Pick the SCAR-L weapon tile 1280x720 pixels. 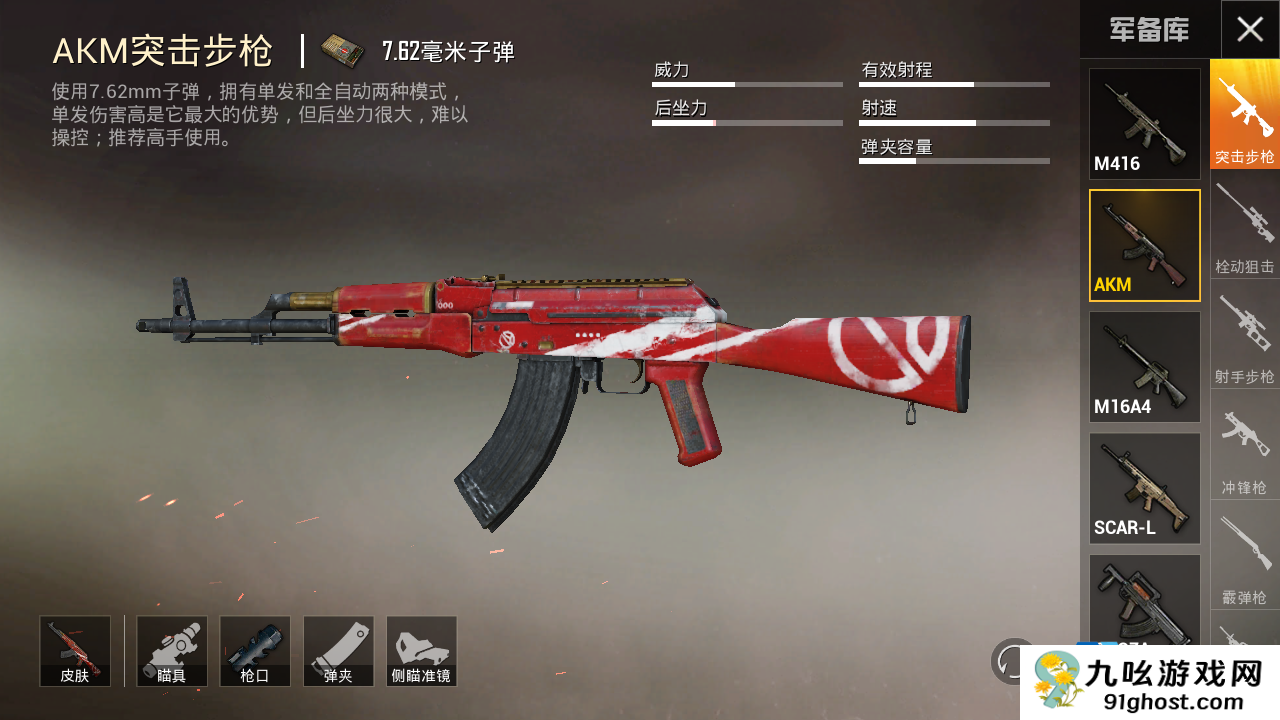pyautogui.click(x=1144, y=488)
